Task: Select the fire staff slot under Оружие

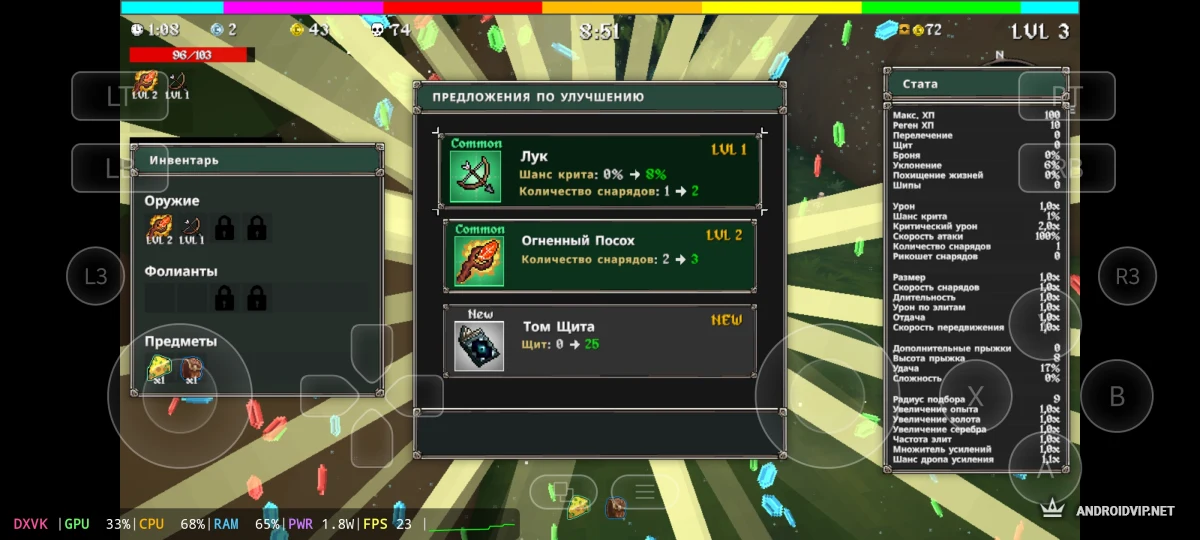Action: point(160,229)
